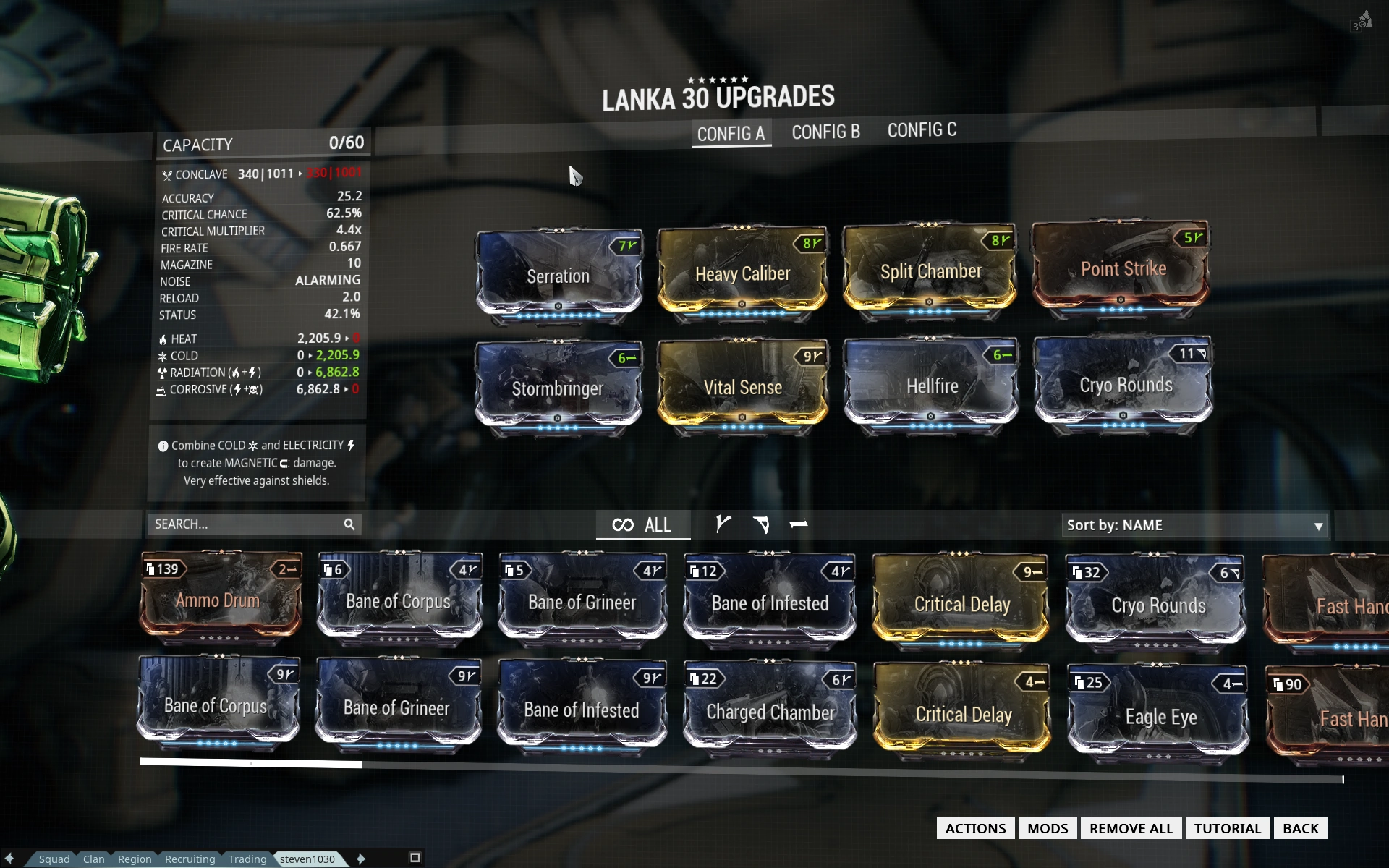Remove all installed mods
The width and height of the screenshot is (1389, 868).
pyautogui.click(x=1131, y=829)
